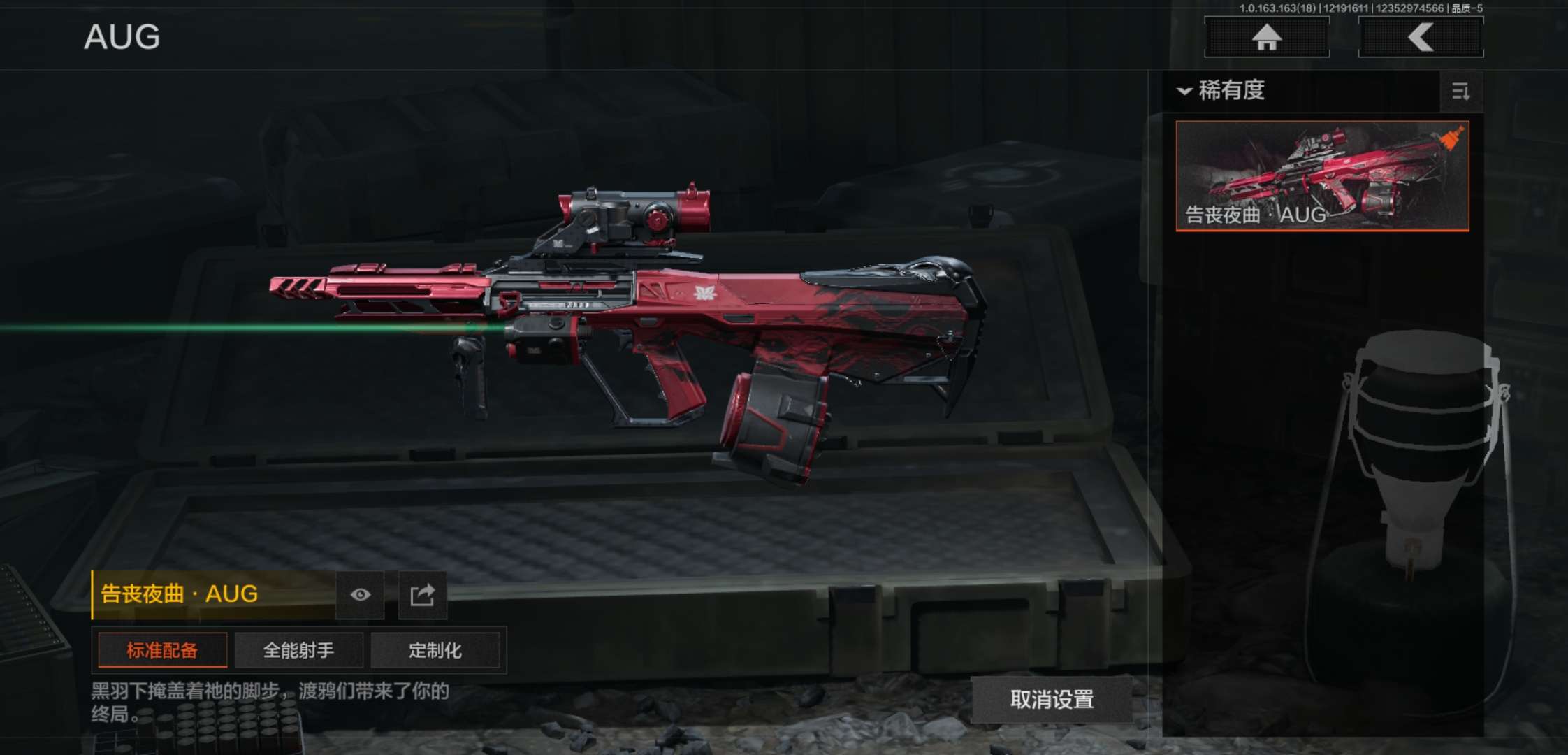1568x755 pixels.
Task: Toggle the sort order icon
Action: [x=1460, y=92]
